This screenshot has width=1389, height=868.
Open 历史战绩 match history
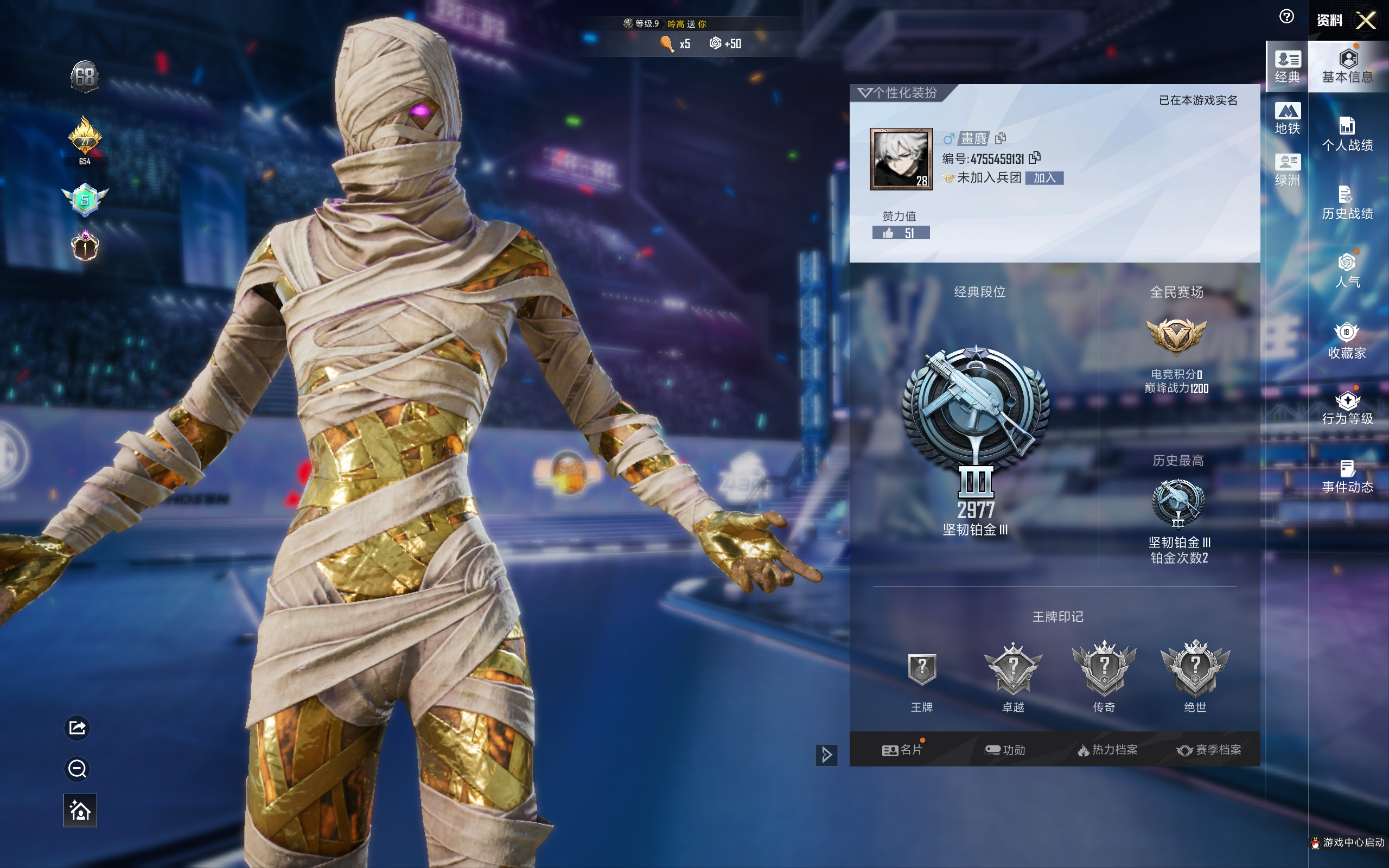(1347, 203)
